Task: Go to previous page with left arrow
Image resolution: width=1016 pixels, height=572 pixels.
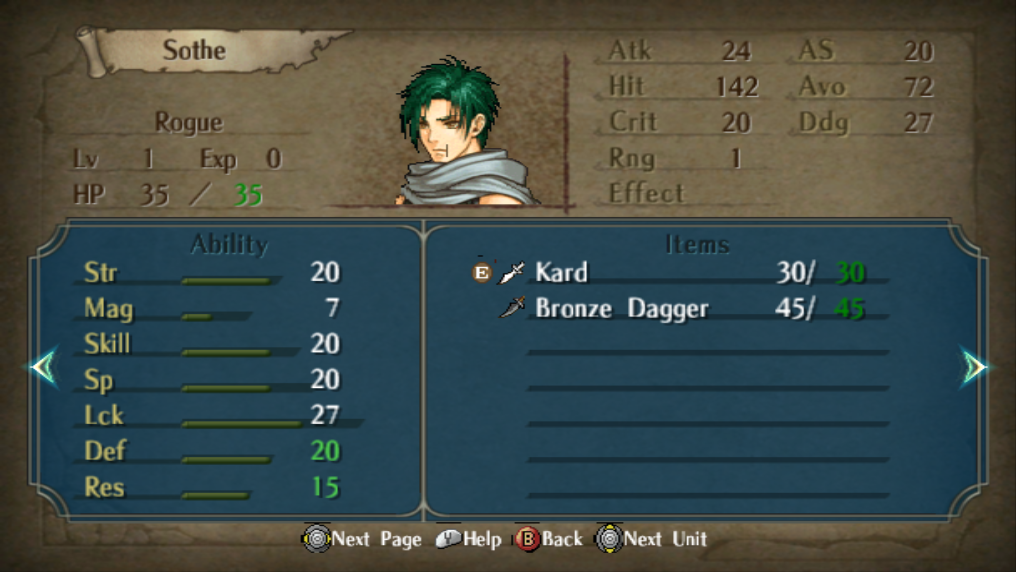Action: pyautogui.click(x=43, y=367)
